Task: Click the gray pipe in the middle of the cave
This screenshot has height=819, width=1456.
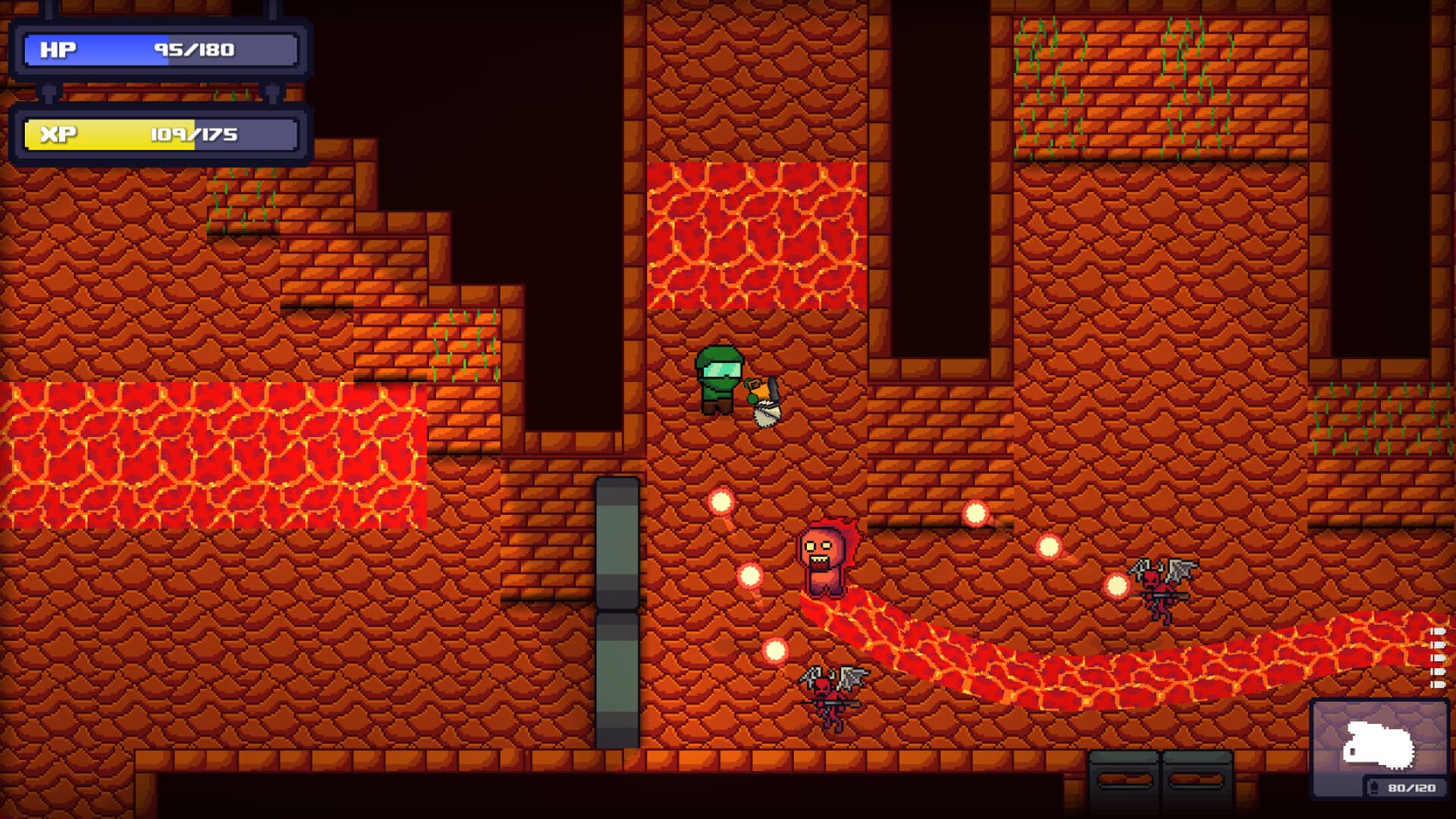Action: [616, 607]
